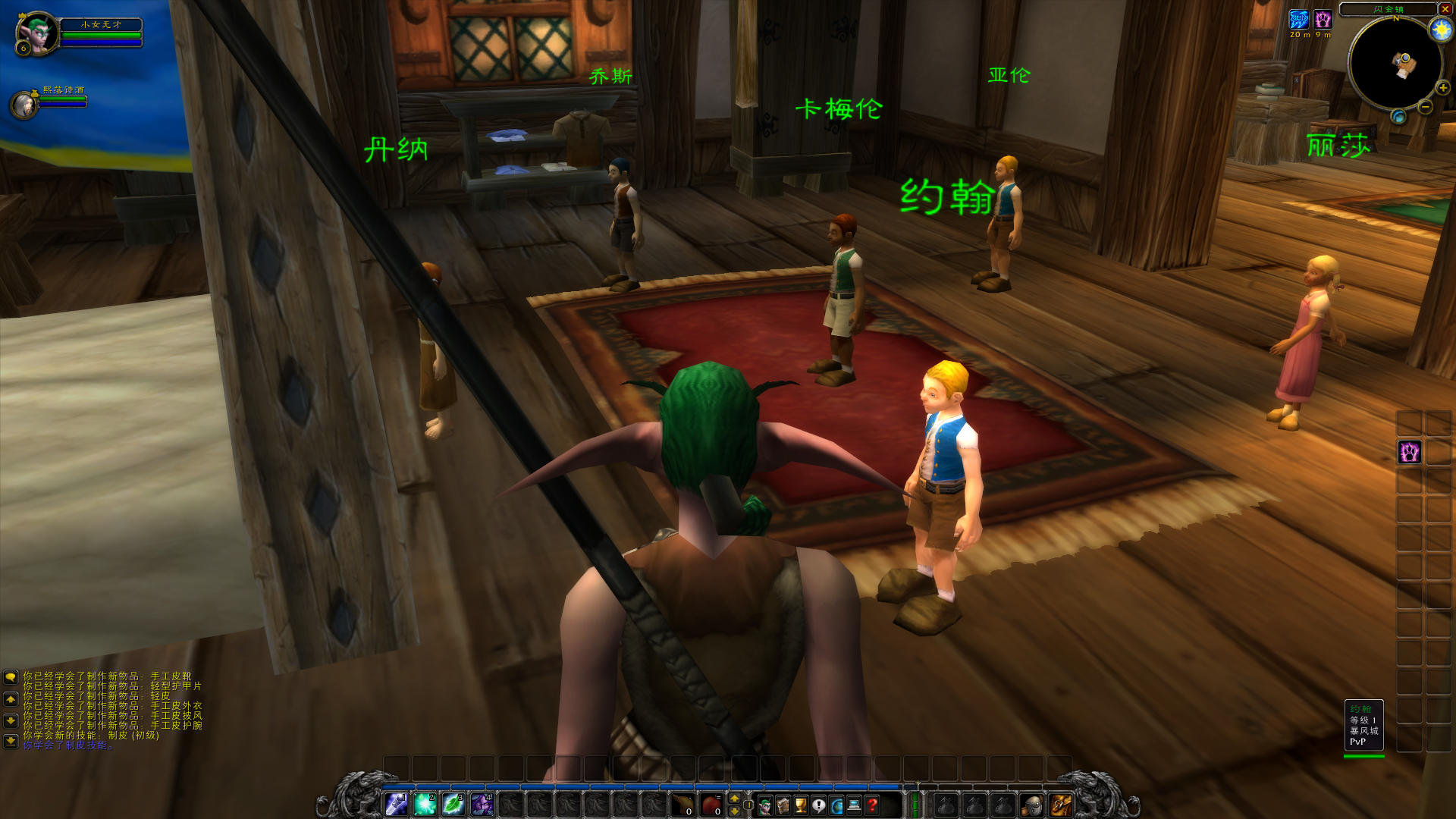Click the blue lightning buff icon
Viewport: 1456px width, 819px height.
tap(1299, 19)
